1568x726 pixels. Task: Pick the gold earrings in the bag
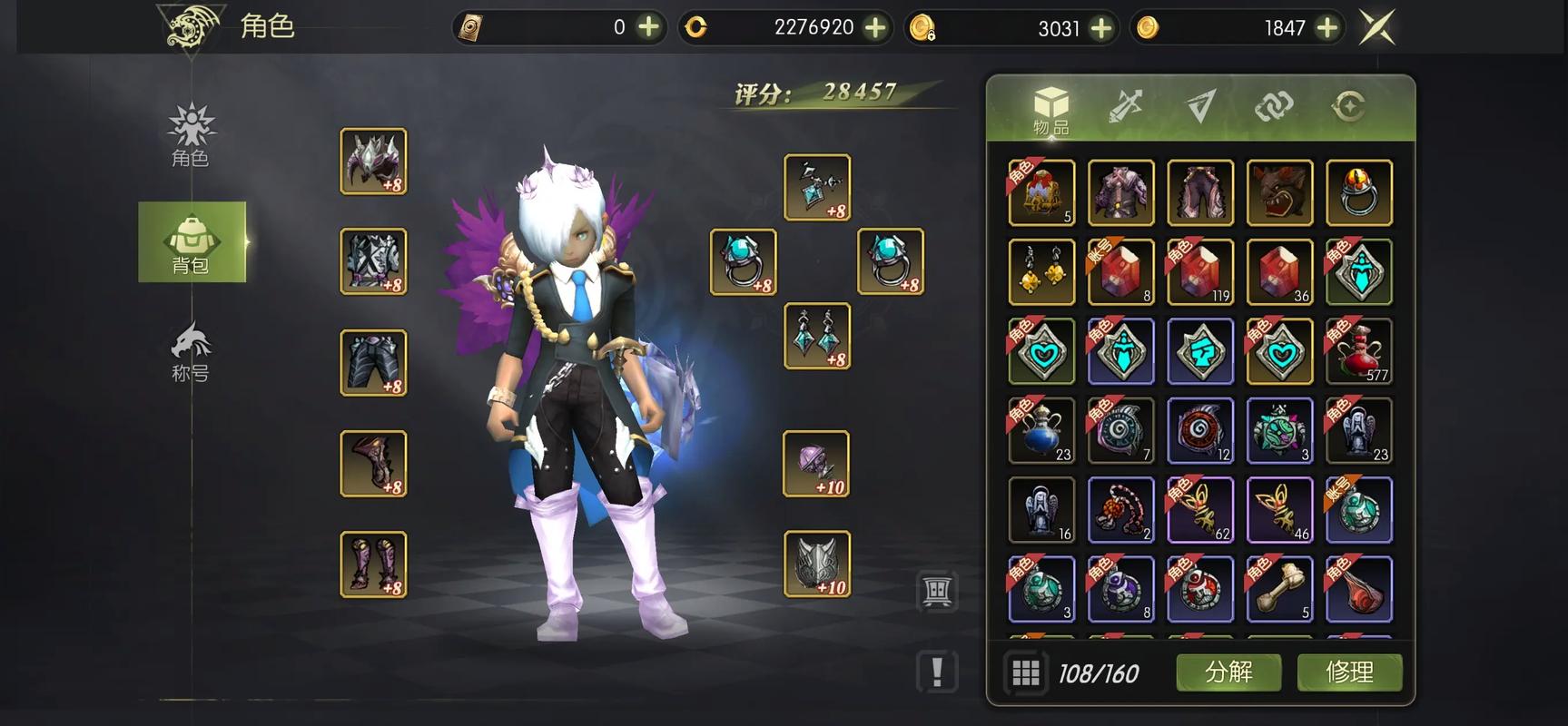coord(1041,272)
